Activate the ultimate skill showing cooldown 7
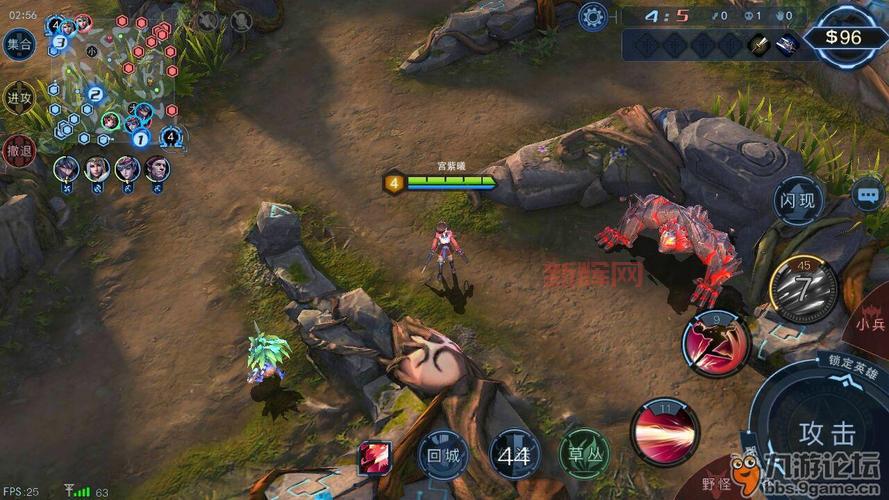 804,288
